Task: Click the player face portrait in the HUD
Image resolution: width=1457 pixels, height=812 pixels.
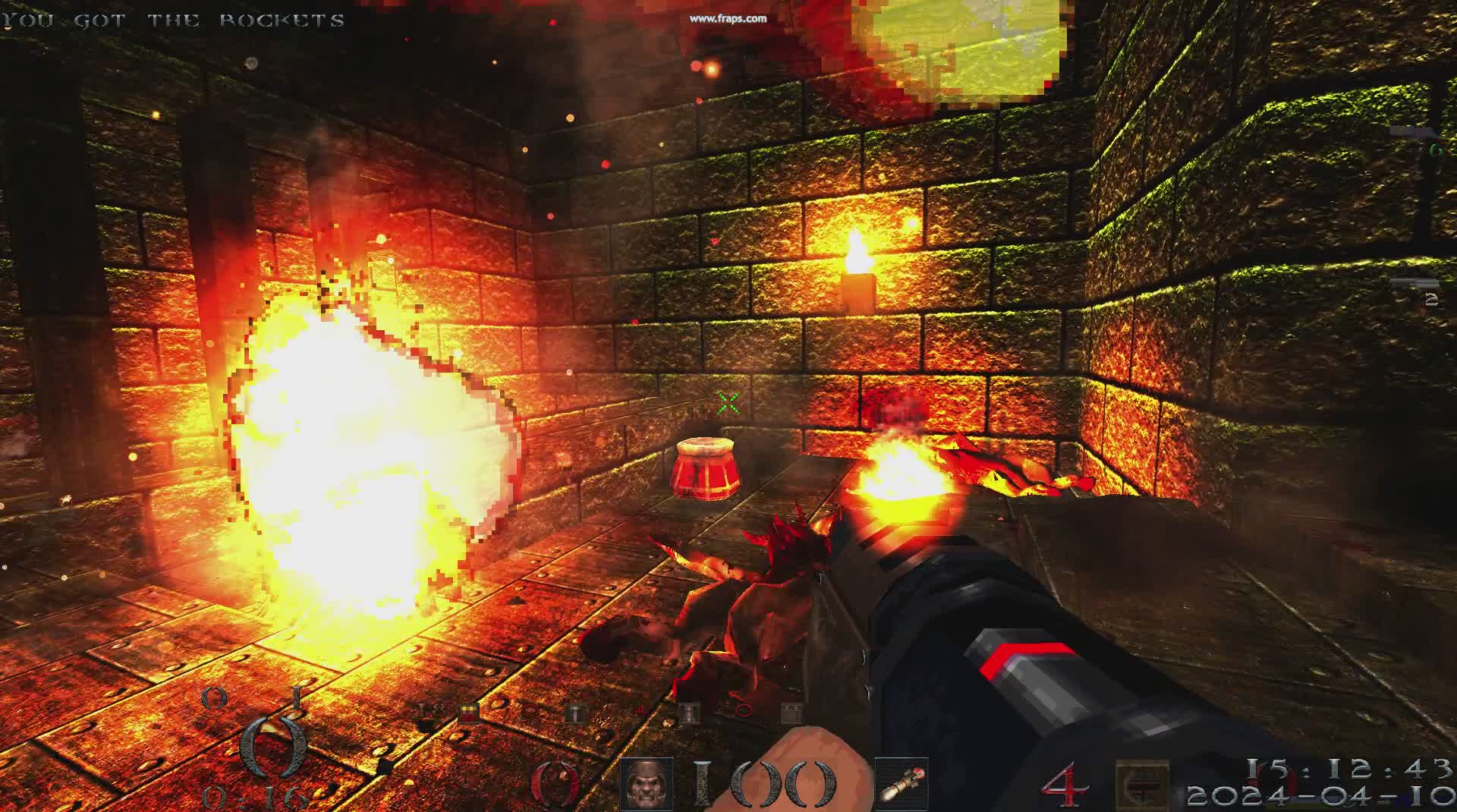Action: pyautogui.click(x=648, y=784)
